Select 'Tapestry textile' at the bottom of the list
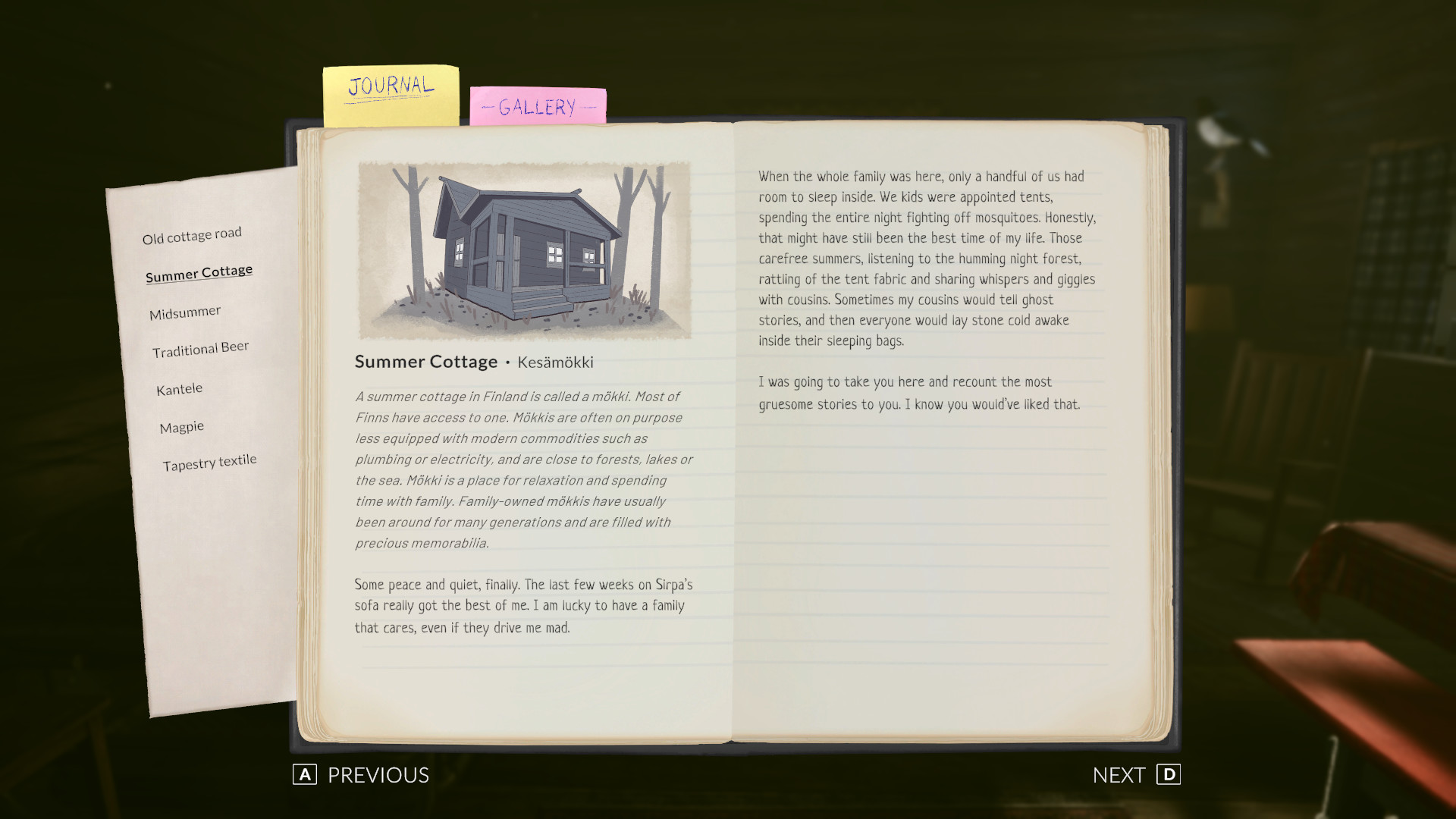This screenshot has width=1456, height=819. coord(209,460)
